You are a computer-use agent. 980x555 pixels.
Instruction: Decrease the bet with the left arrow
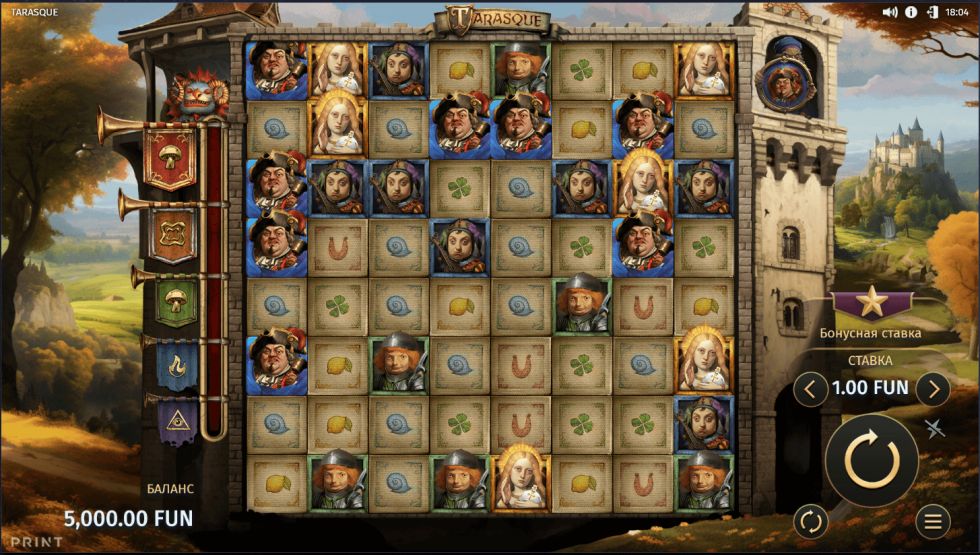coord(810,387)
